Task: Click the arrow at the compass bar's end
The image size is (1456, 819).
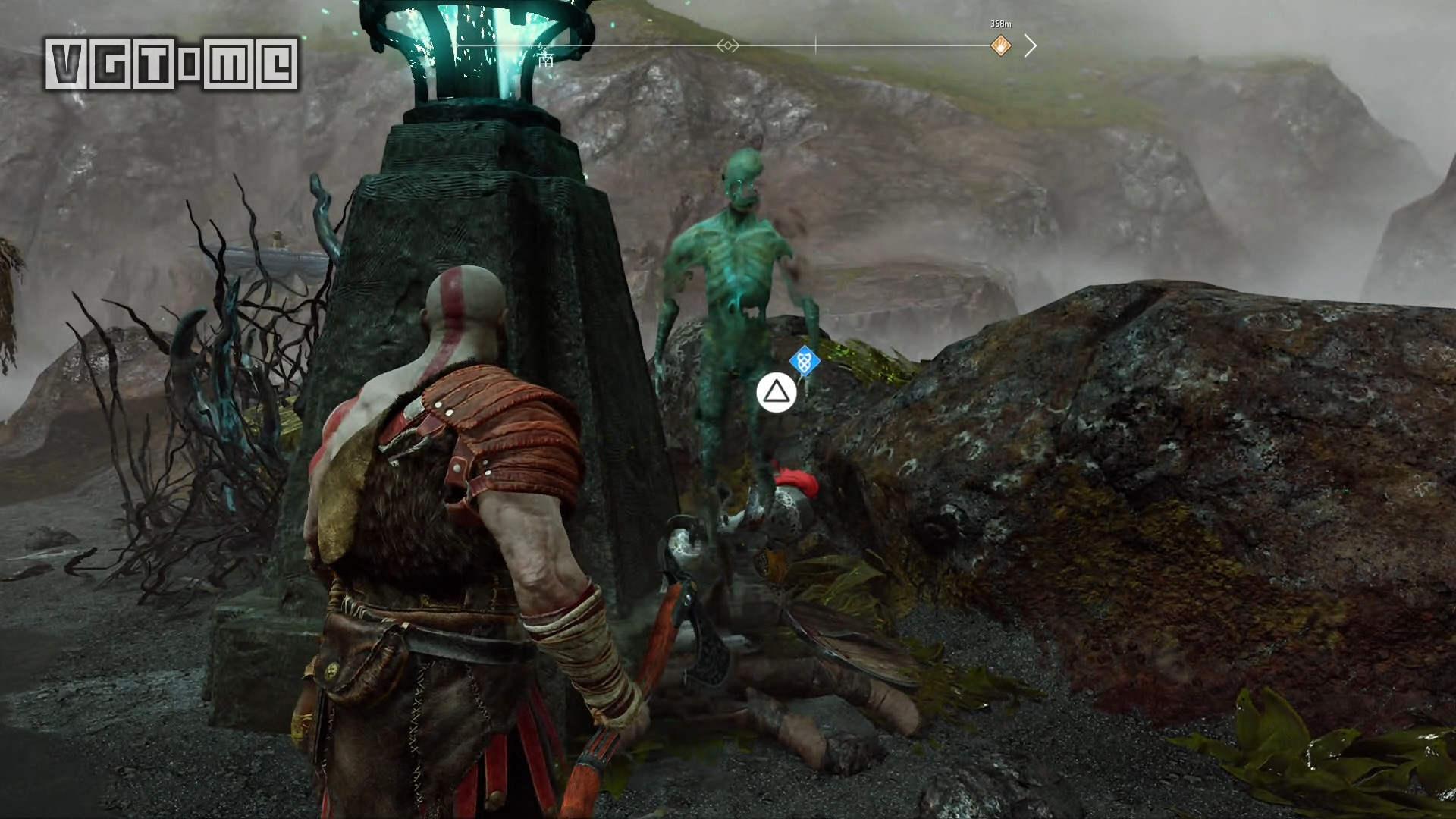Action: click(1030, 46)
